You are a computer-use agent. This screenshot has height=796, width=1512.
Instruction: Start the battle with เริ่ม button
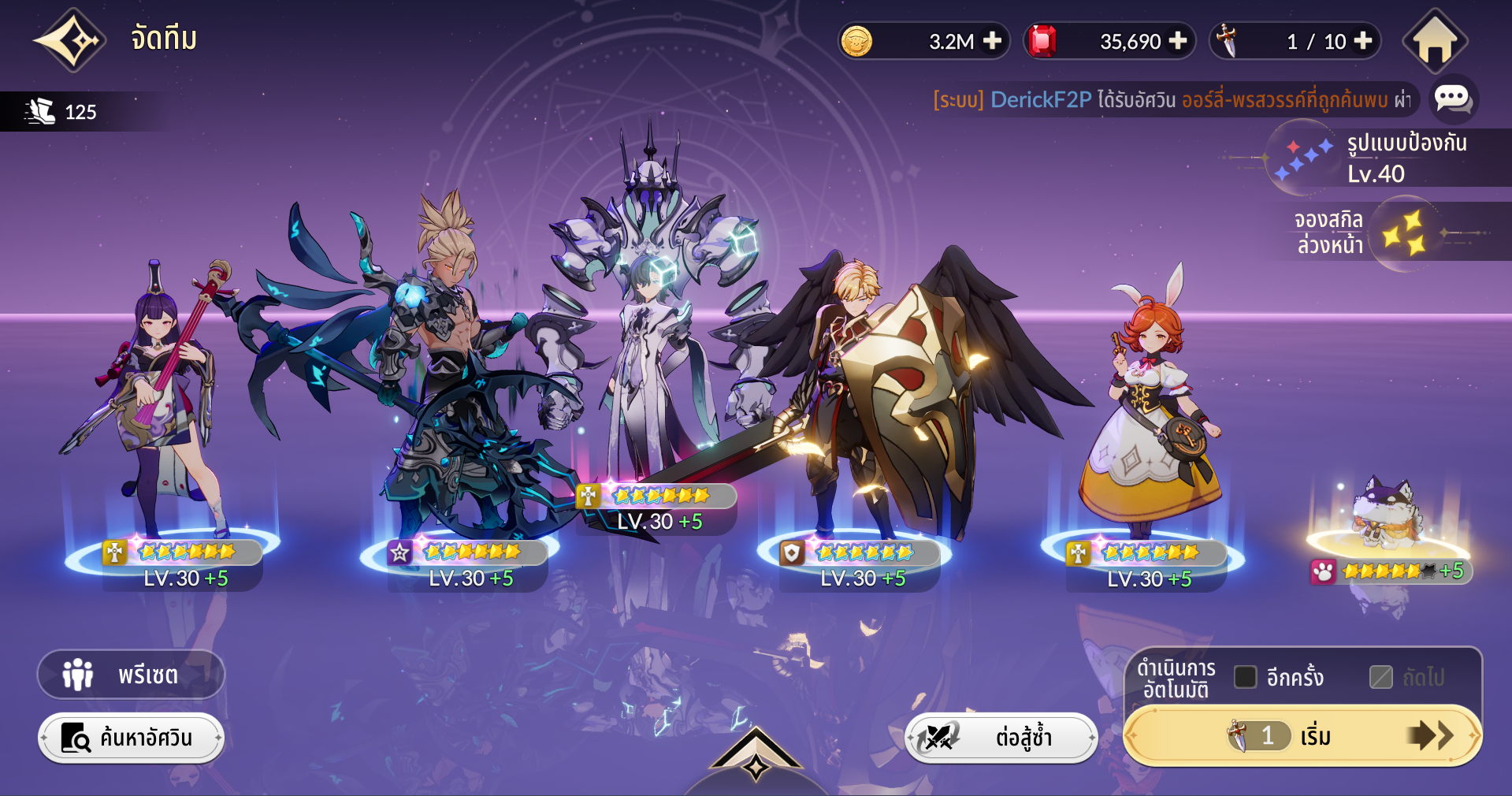[1302, 736]
